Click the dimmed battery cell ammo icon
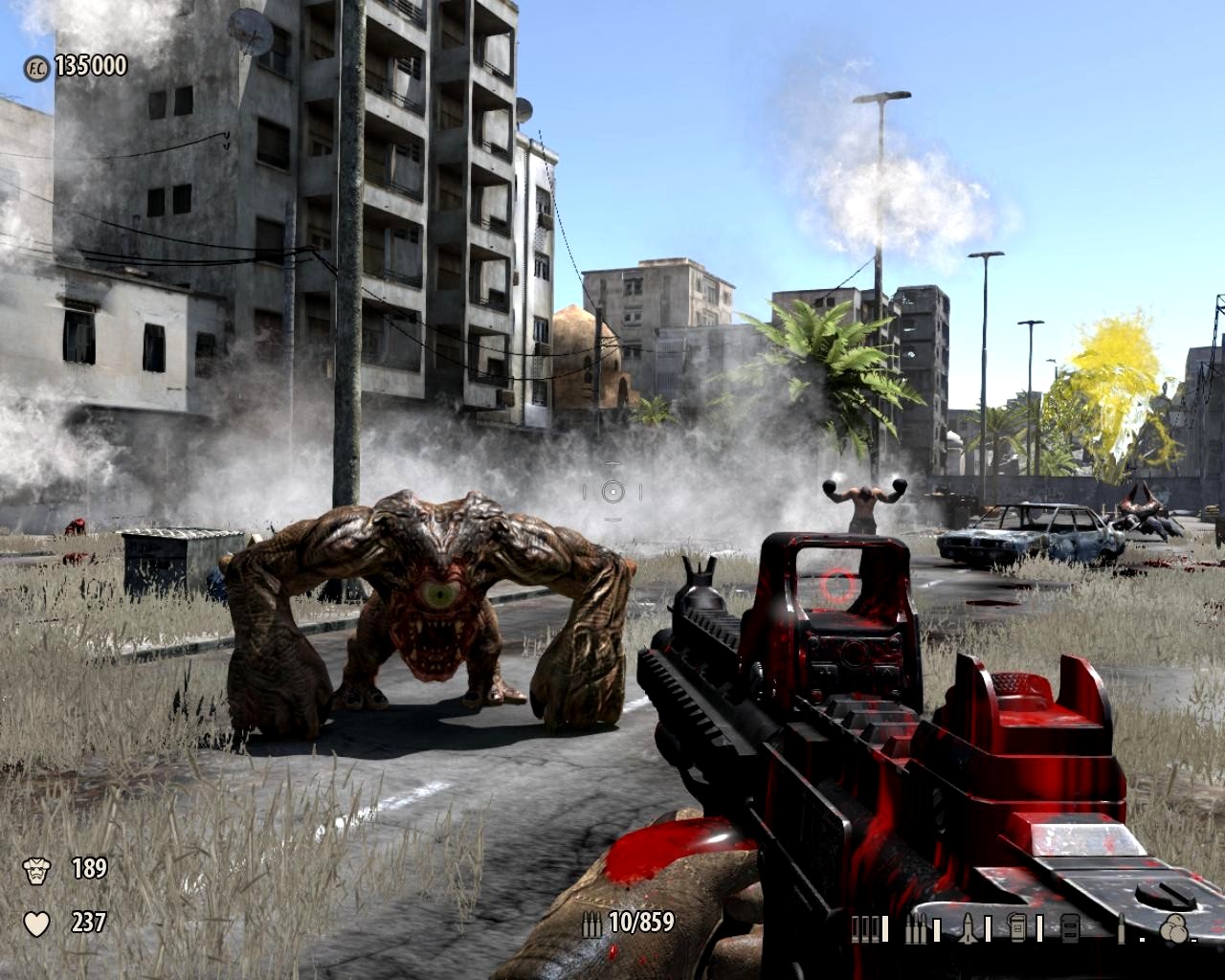This screenshot has height=980, width=1225. coord(1069,928)
